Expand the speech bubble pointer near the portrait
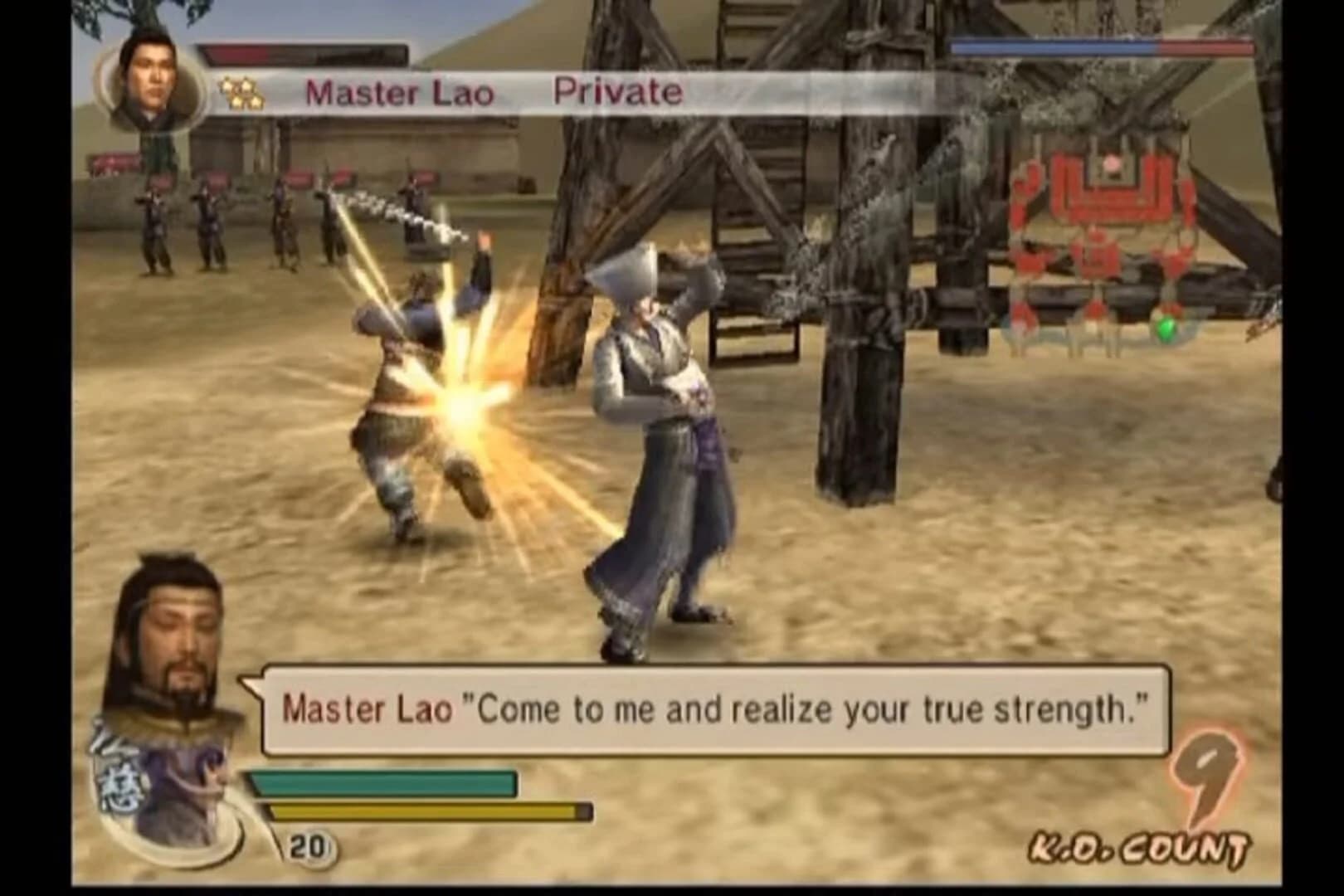The width and height of the screenshot is (1344, 896). 249,684
